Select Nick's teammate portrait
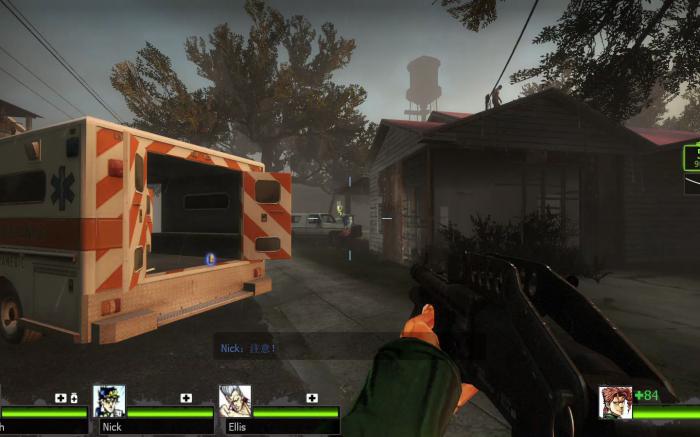 pyautogui.click(x=109, y=401)
